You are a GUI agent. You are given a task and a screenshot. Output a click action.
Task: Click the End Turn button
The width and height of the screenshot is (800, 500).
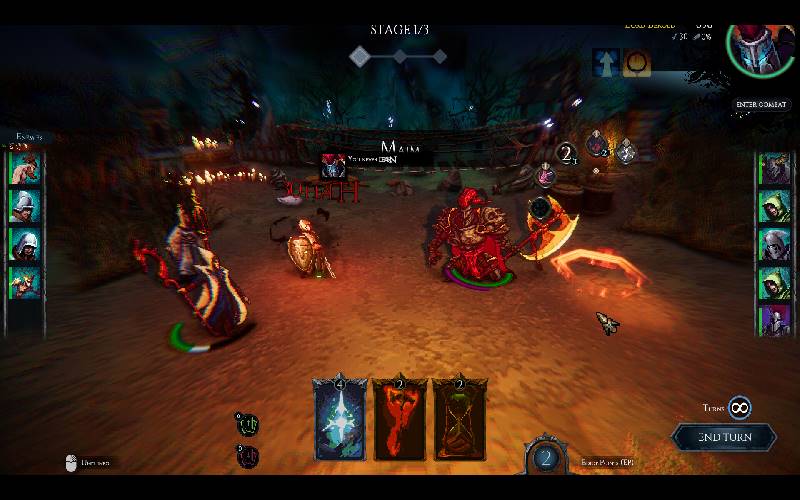click(723, 437)
